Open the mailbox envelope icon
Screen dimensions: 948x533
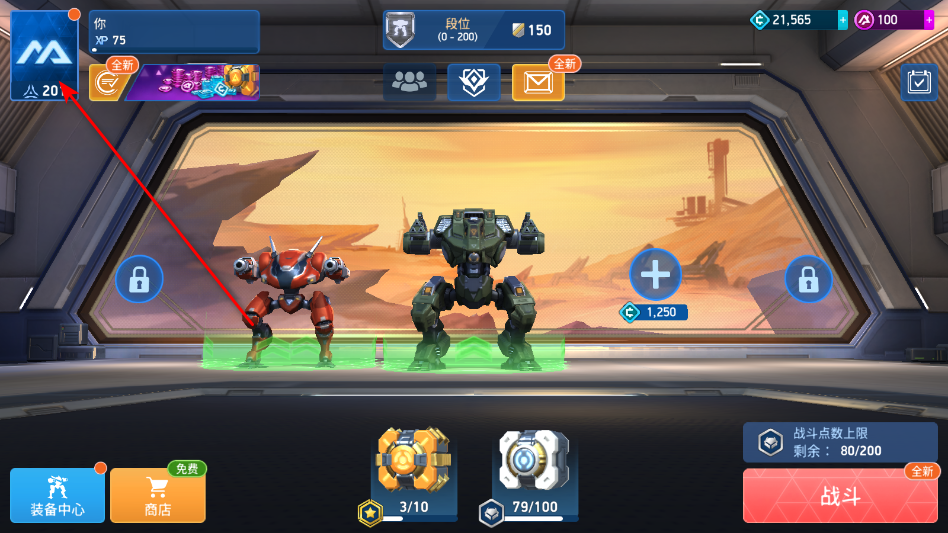click(538, 83)
